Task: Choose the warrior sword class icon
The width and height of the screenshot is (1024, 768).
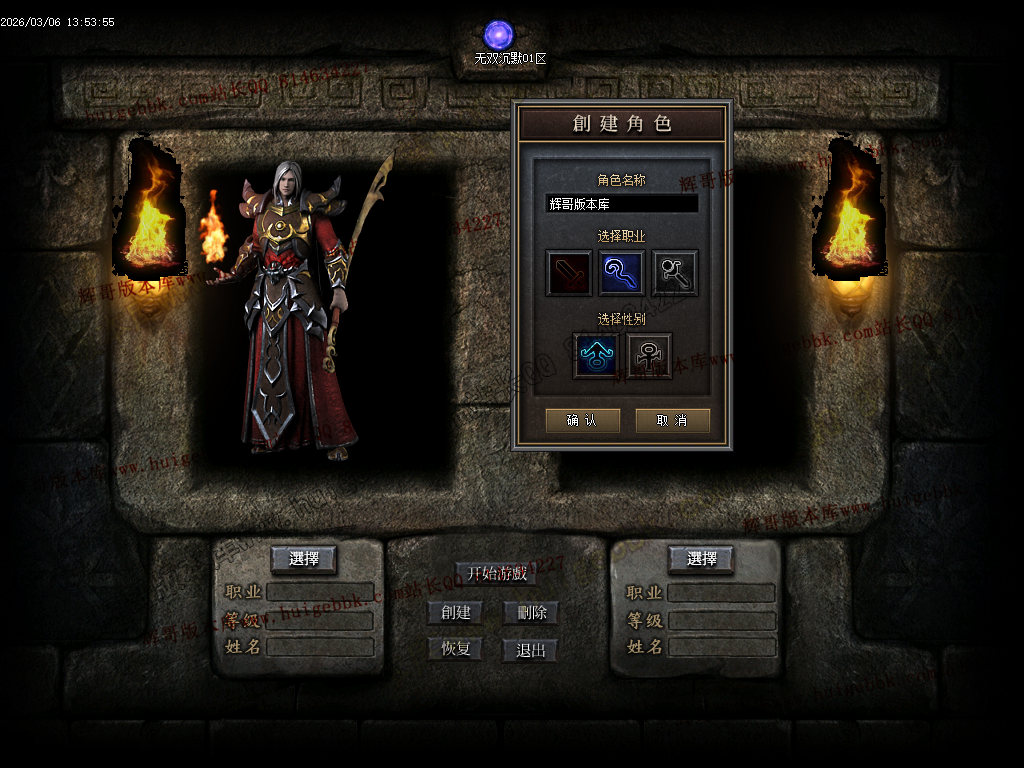Action: [x=568, y=273]
